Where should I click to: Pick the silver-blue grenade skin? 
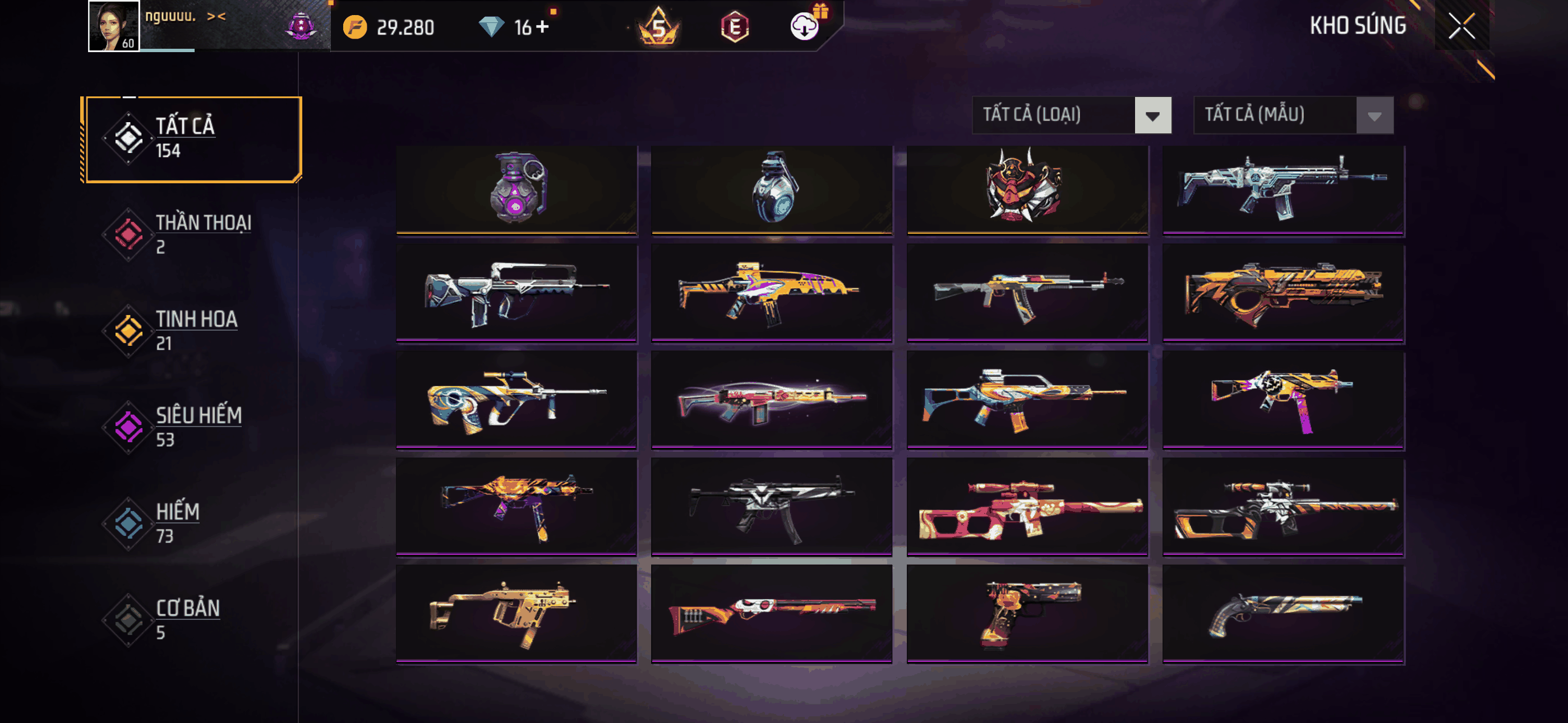(x=772, y=189)
